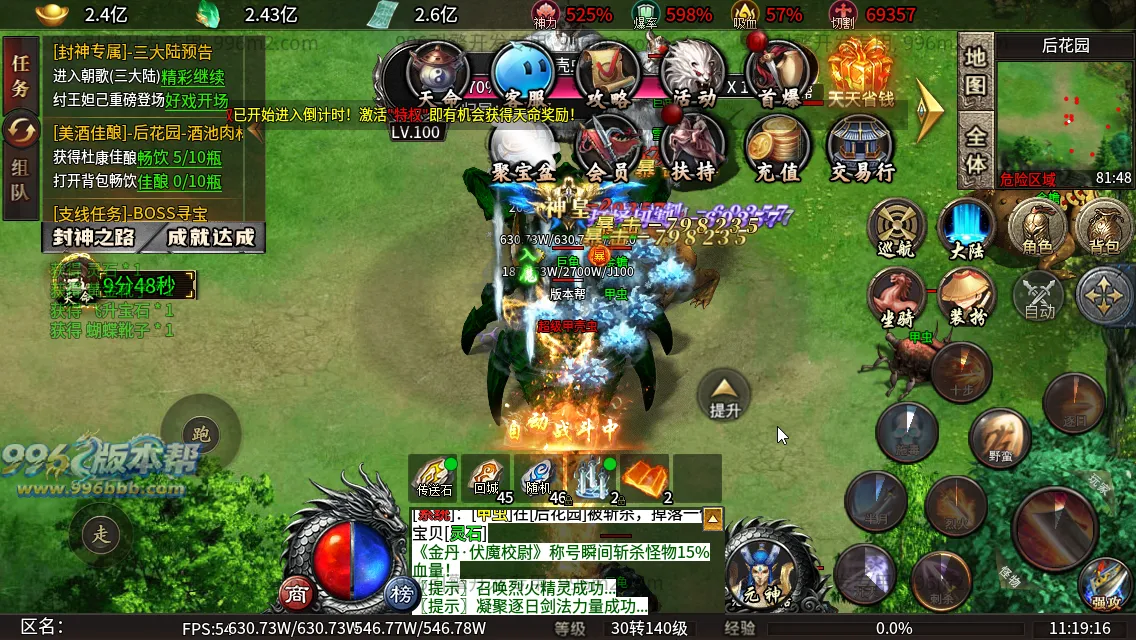Open the 成就达成 achievements panel
This screenshot has height=640, width=1136.
(x=210, y=237)
